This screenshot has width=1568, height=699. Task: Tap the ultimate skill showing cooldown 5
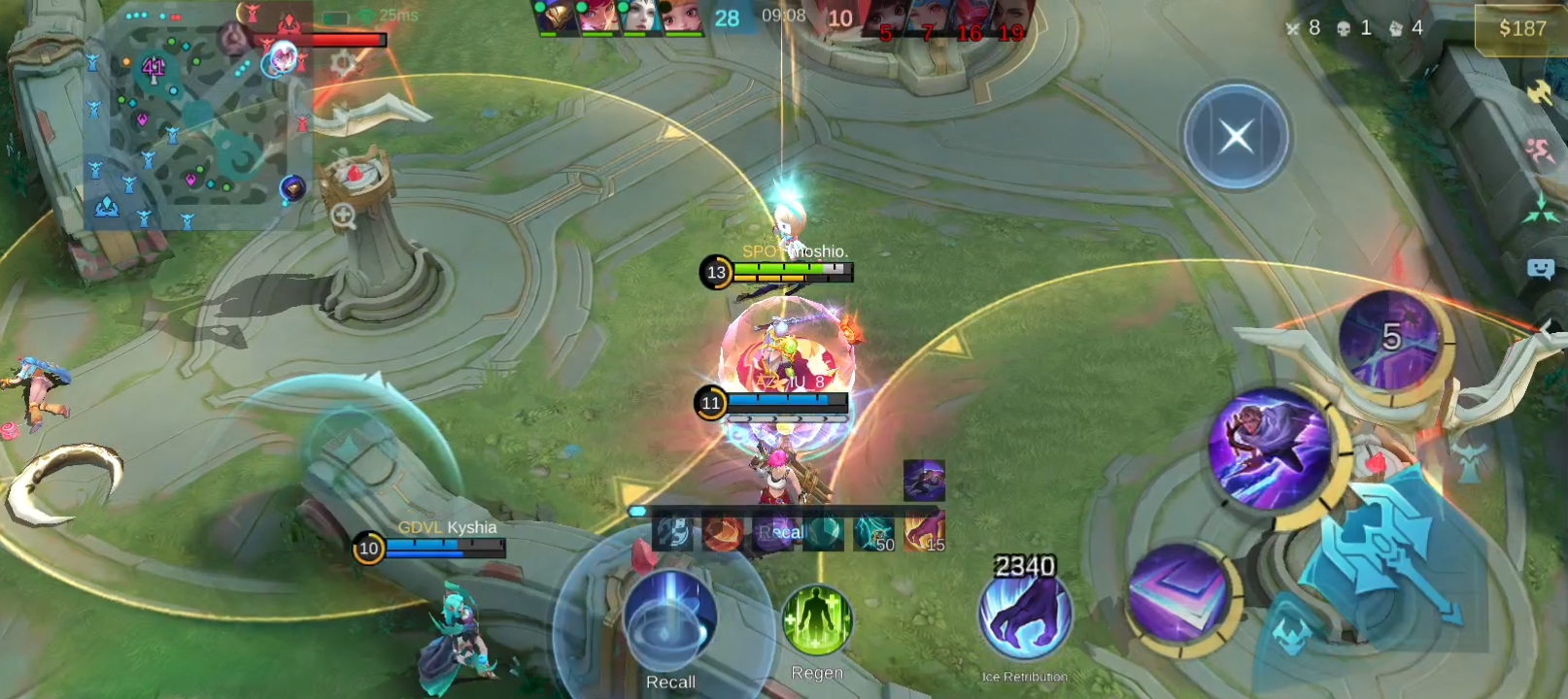(1389, 339)
